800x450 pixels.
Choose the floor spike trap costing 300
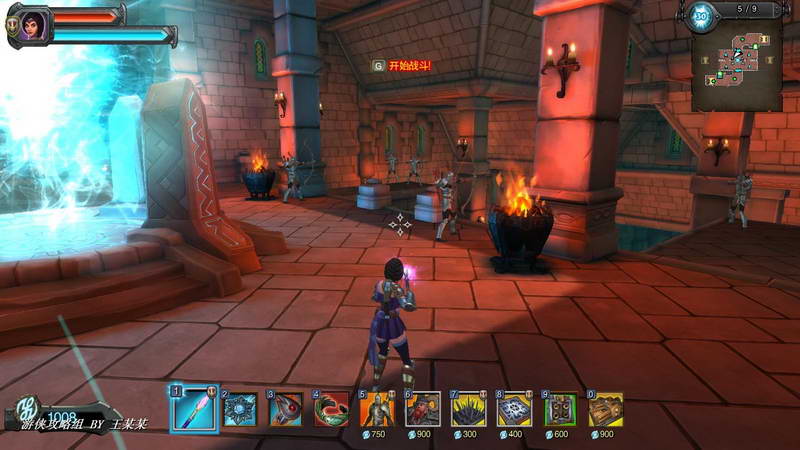click(468, 409)
